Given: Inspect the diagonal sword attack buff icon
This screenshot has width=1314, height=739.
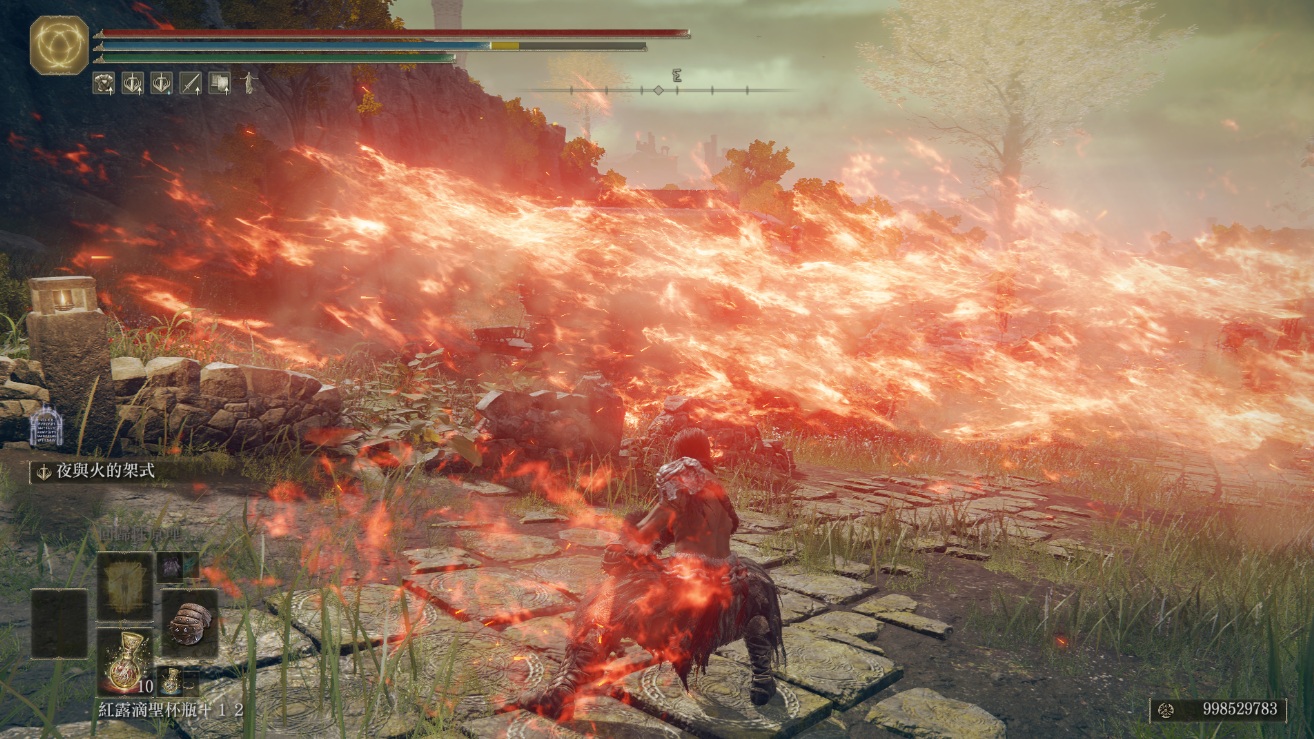Looking at the screenshot, I should (191, 83).
